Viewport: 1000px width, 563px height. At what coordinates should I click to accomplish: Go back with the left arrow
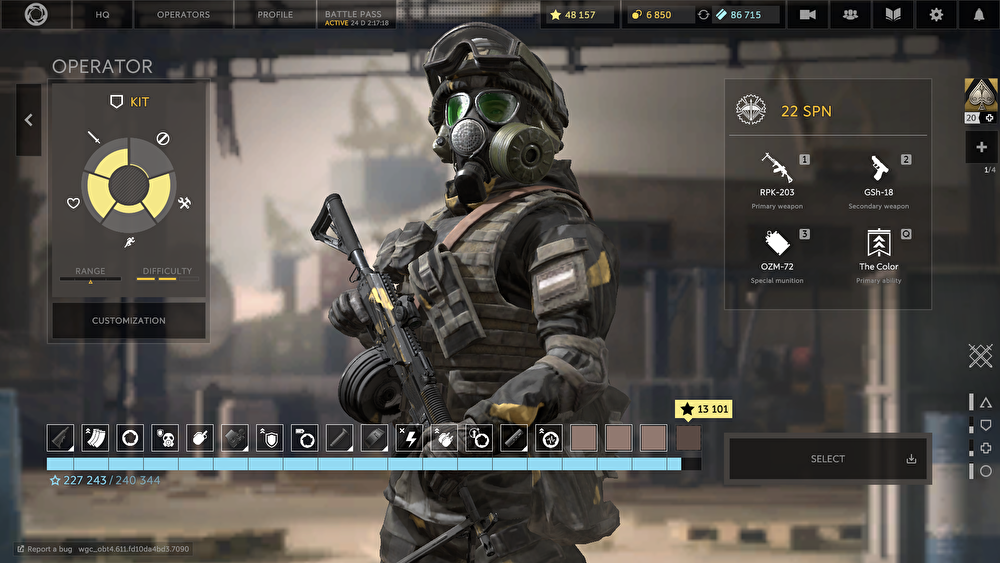tap(28, 120)
